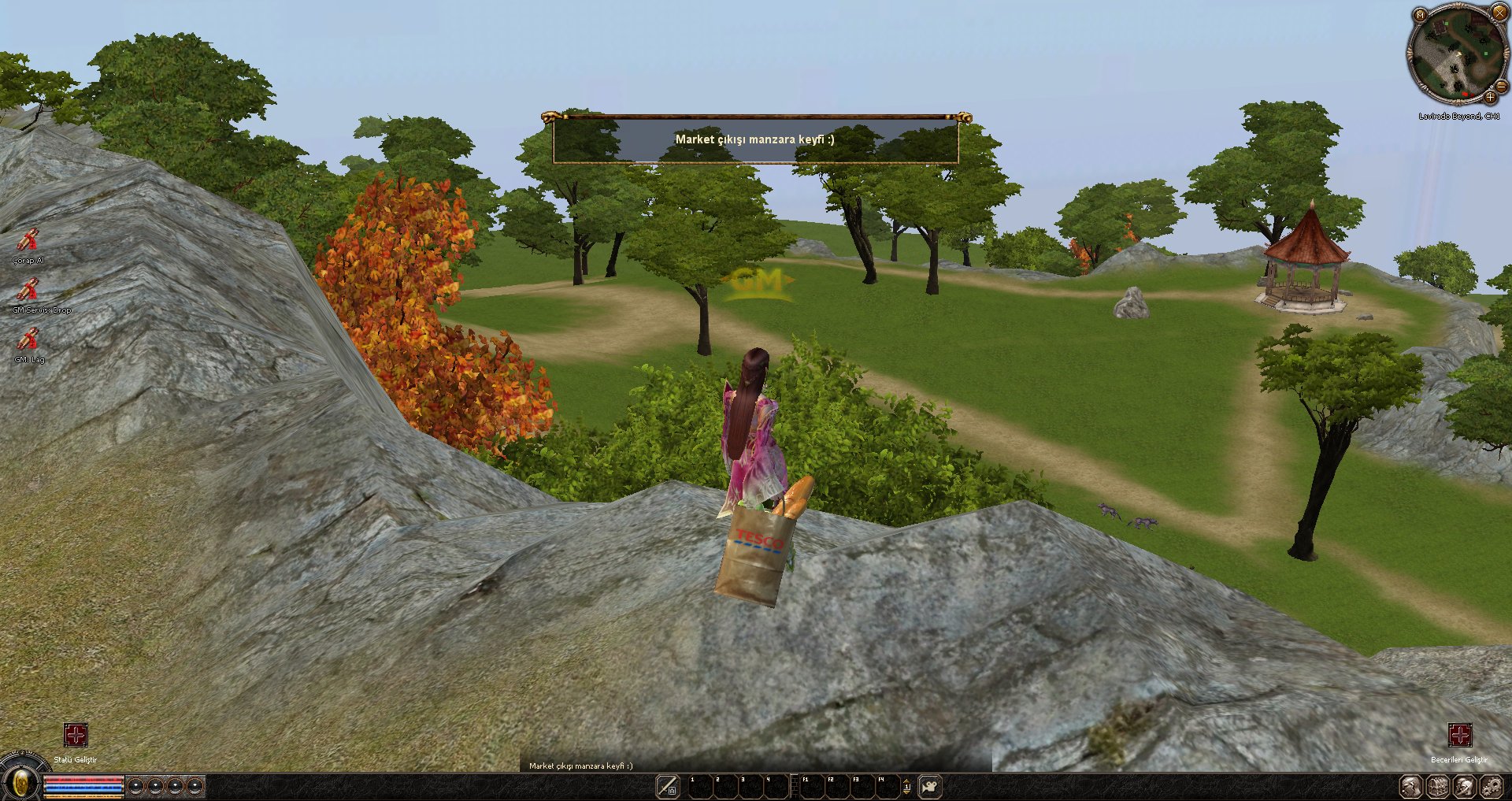Activate the Çorap Al GM icon
Screen dimensions: 1512x801
28,239
